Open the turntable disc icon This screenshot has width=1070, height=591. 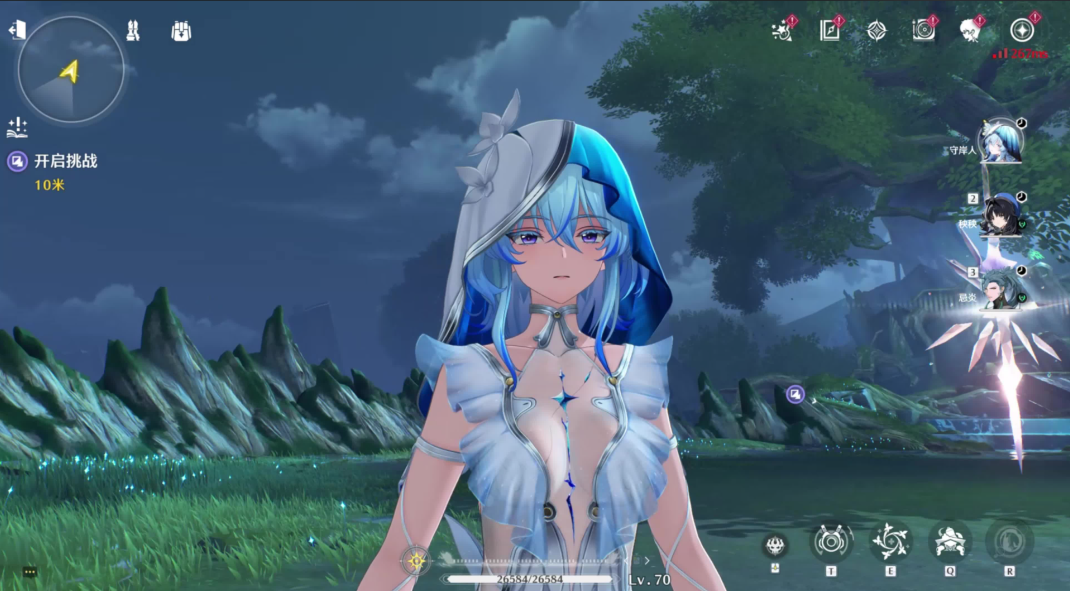point(924,31)
